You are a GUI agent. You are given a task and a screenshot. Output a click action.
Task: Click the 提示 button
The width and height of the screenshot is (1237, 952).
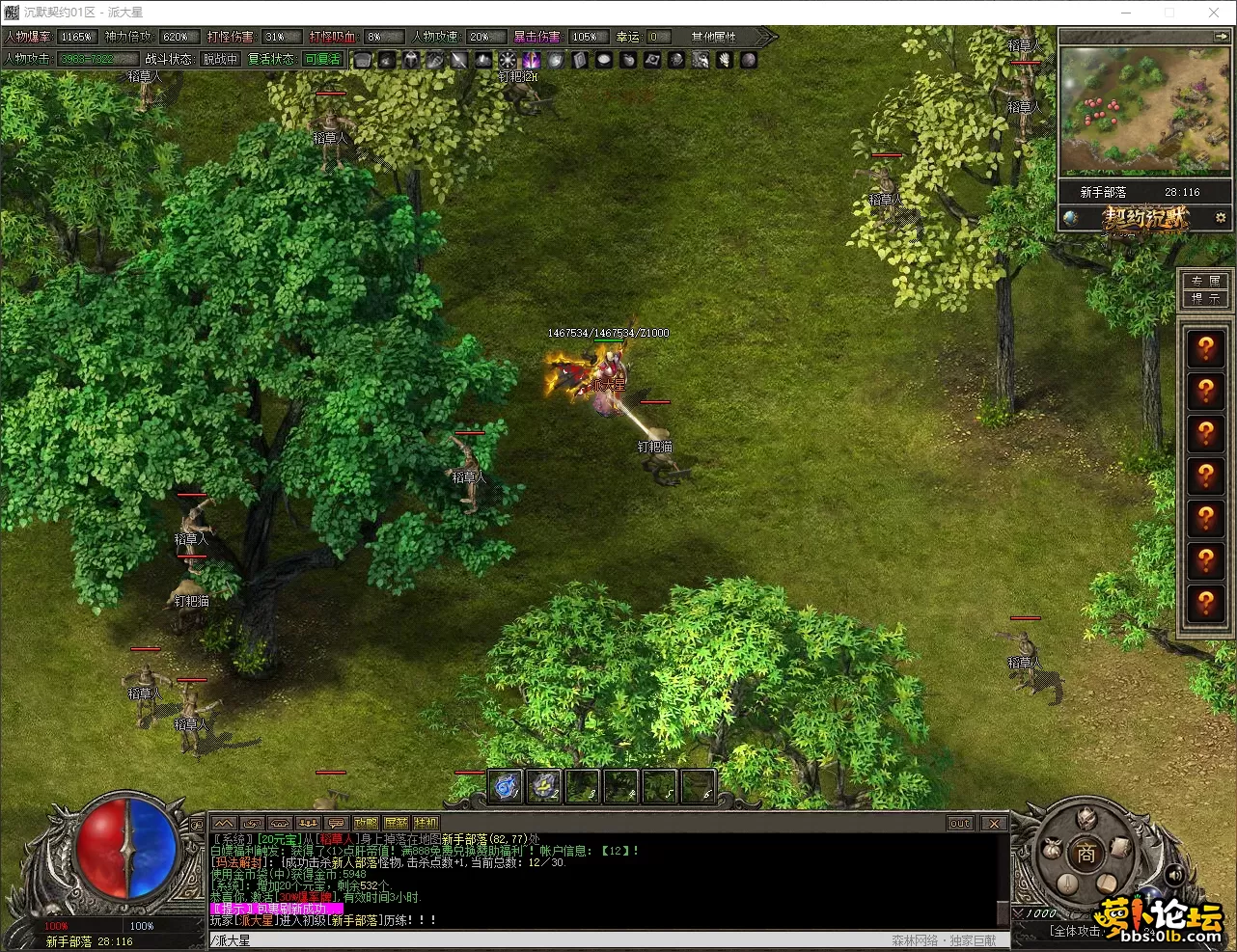tap(1205, 299)
